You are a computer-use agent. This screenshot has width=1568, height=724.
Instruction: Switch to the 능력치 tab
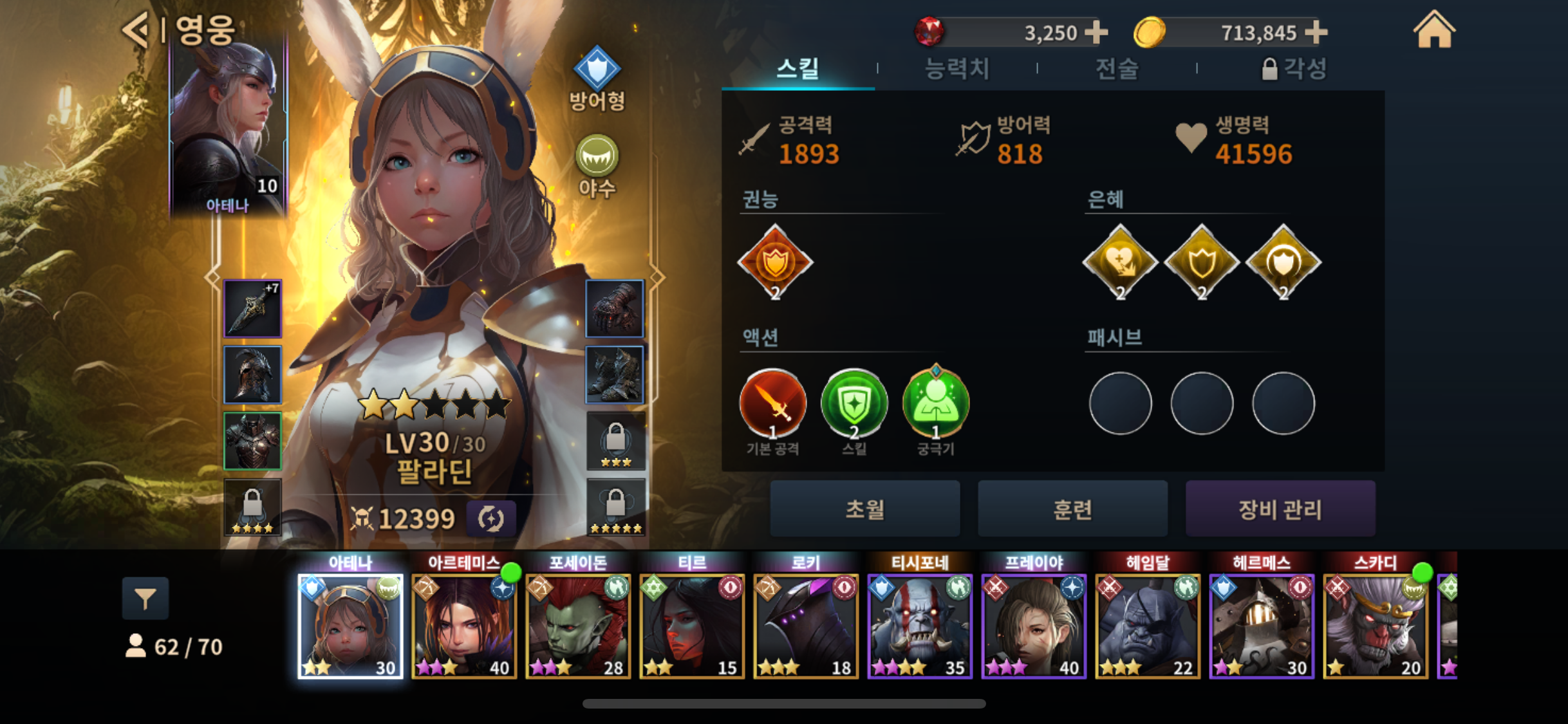[957, 68]
